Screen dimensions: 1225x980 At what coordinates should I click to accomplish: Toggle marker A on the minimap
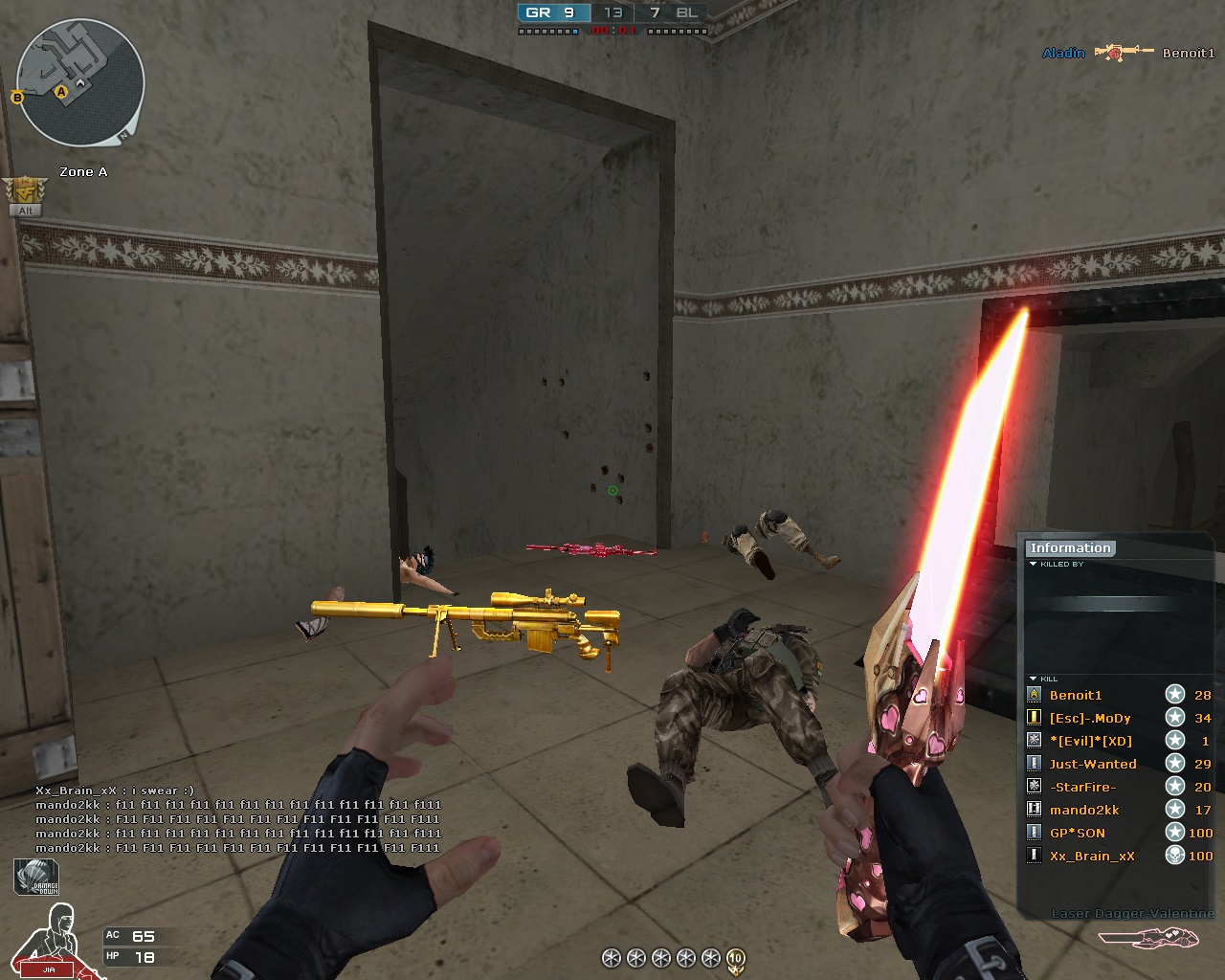pyautogui.click(x=63, y=90)
